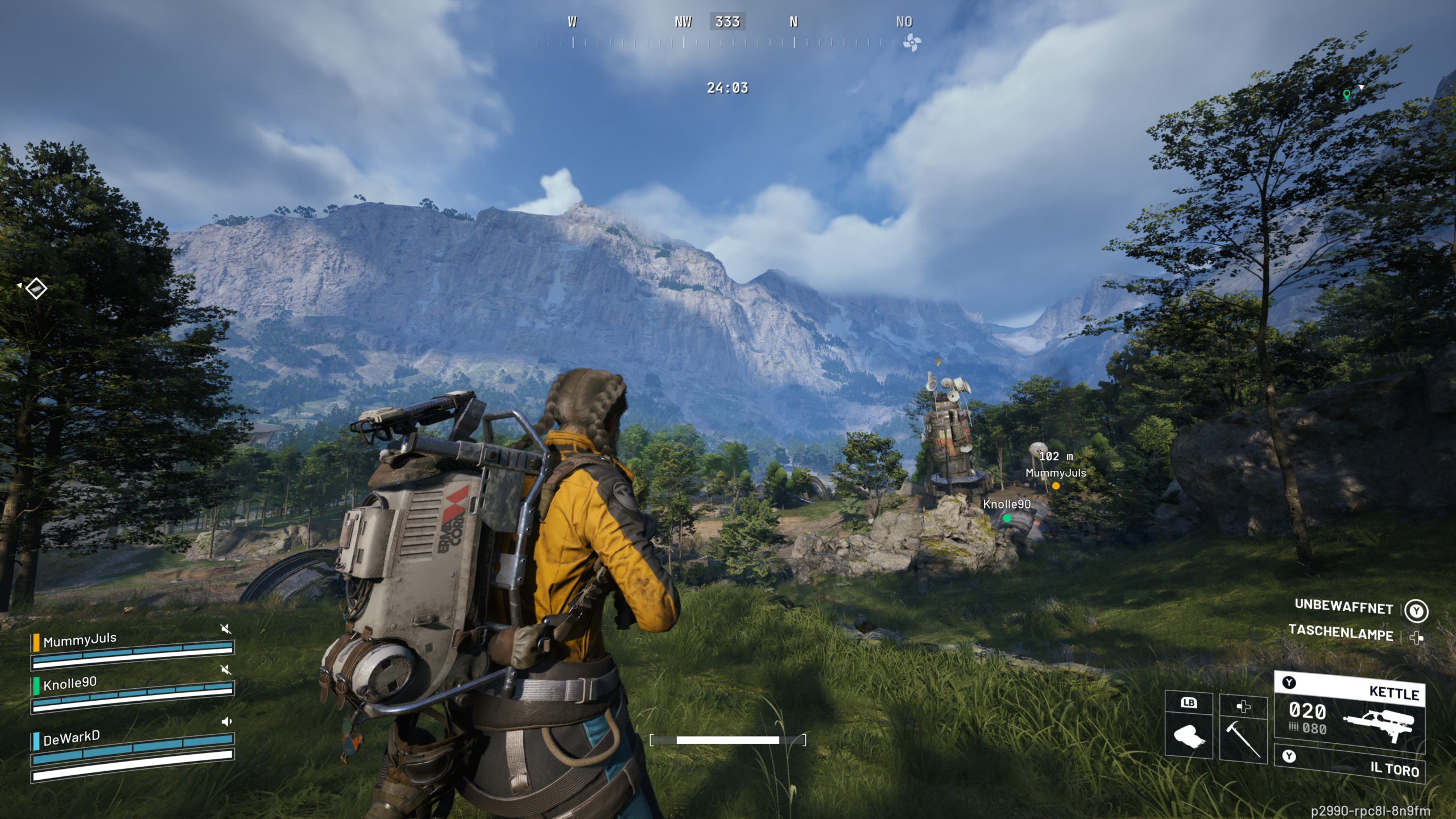Click the compass heading 333 indicator
Screen dimensions: 1456x819
727,22
